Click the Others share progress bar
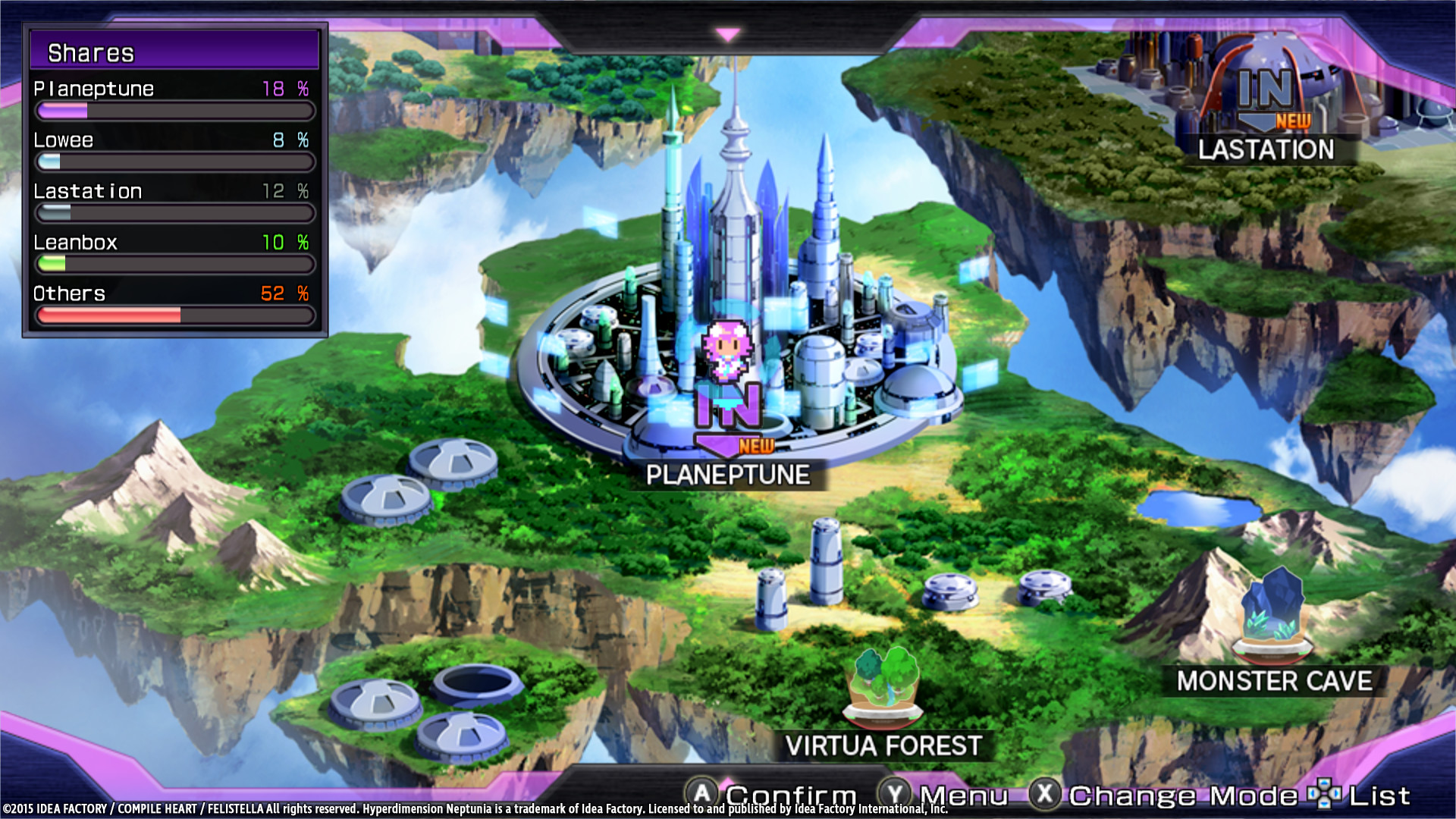Screen dimensions: 1456x819 coord(174,315)
